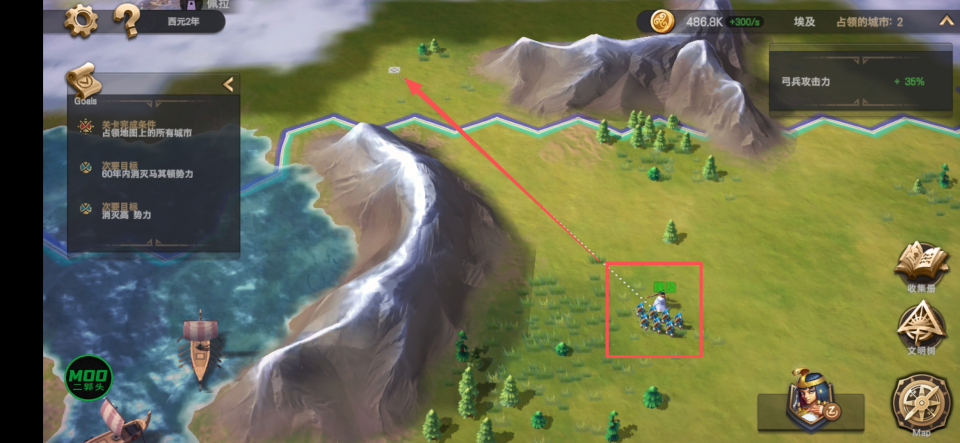The height and width of the screenshot is (443, 960).
Task: Click the Goals scroll icon
Action: (x=84, y=79)
